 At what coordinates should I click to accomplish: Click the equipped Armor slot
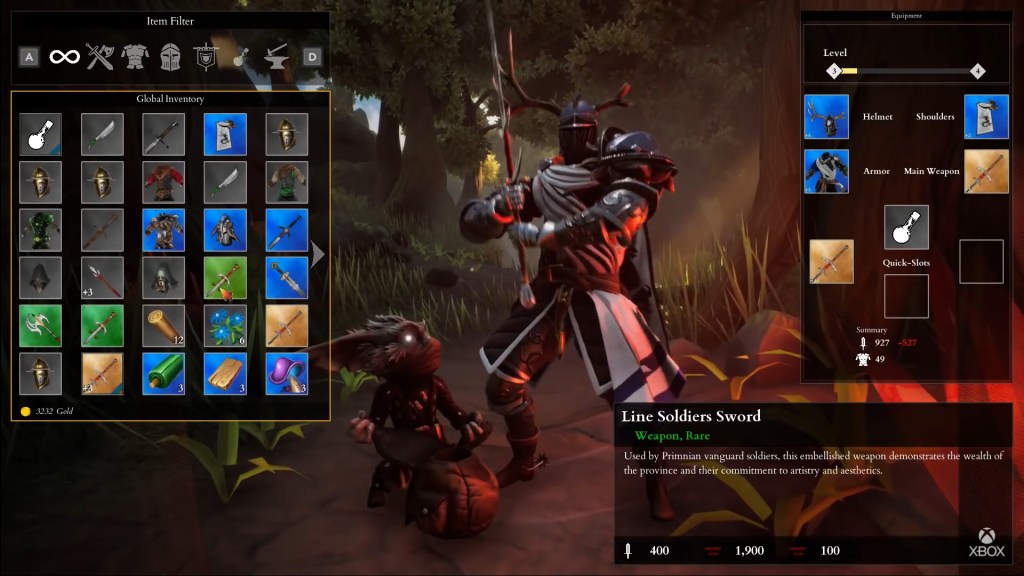pos(827,171)
